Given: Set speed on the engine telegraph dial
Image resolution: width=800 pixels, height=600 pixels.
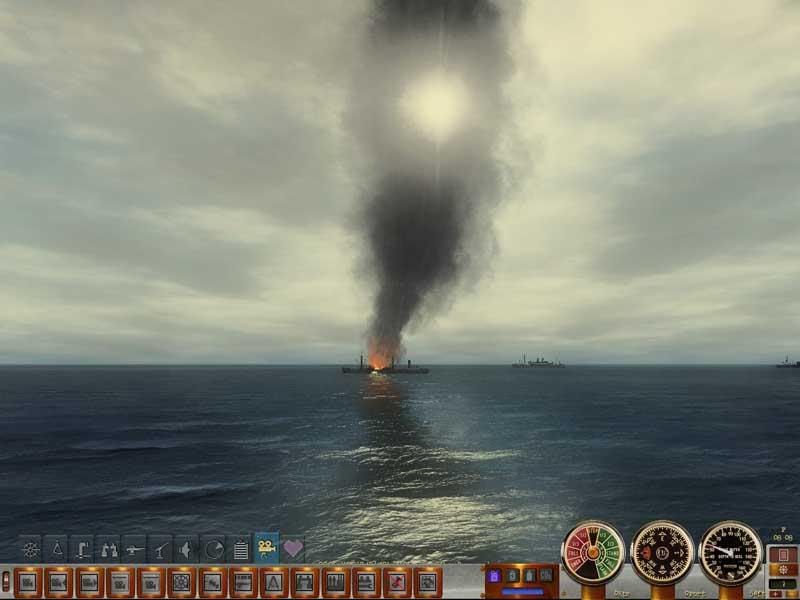Looking at the screenshot, I should pos(593,553).
